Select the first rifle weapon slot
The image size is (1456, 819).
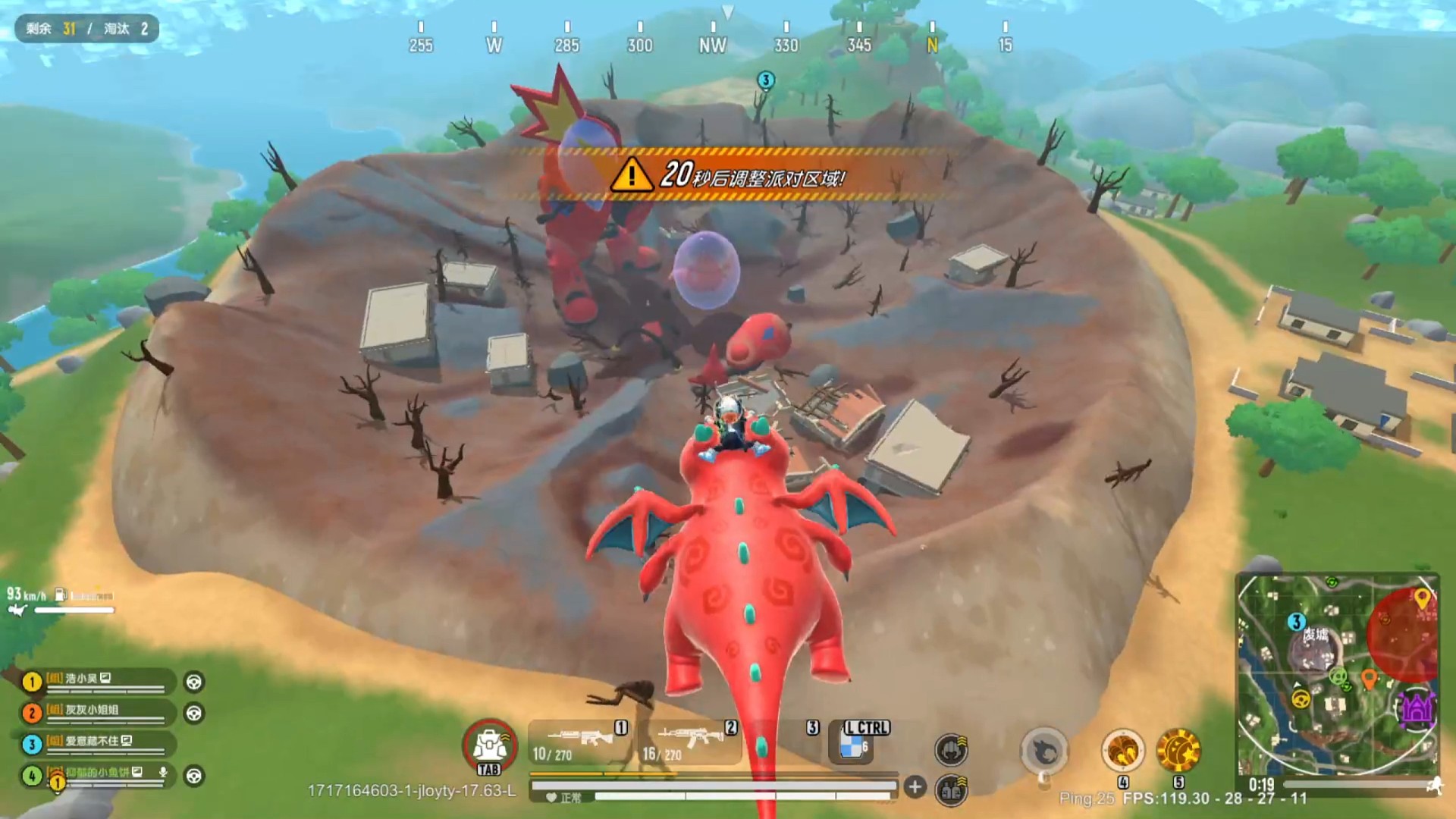[x=579, y=742]
